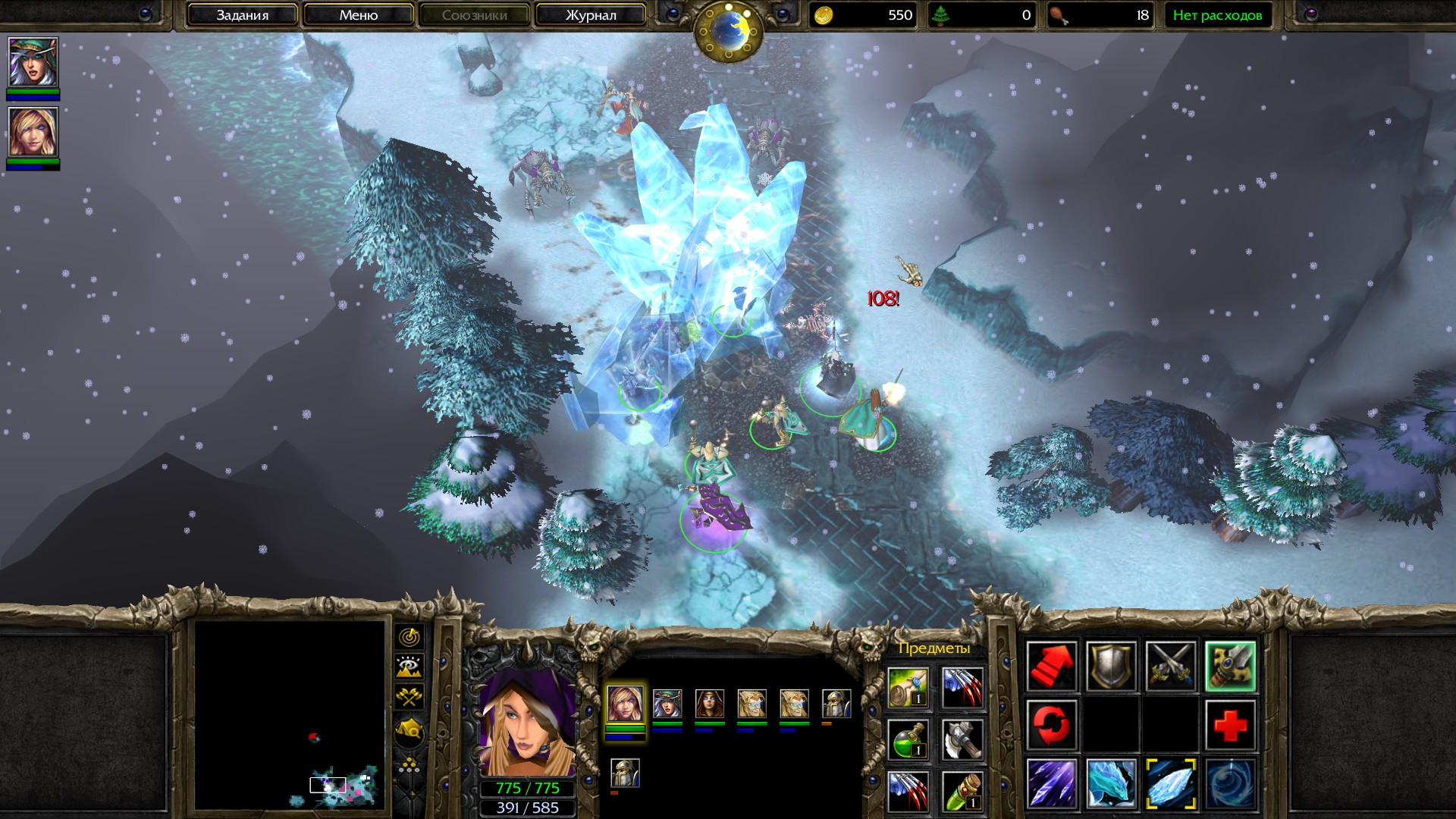Open the Меню game menu
The image size is (1456, 819).
click(358, 15)
